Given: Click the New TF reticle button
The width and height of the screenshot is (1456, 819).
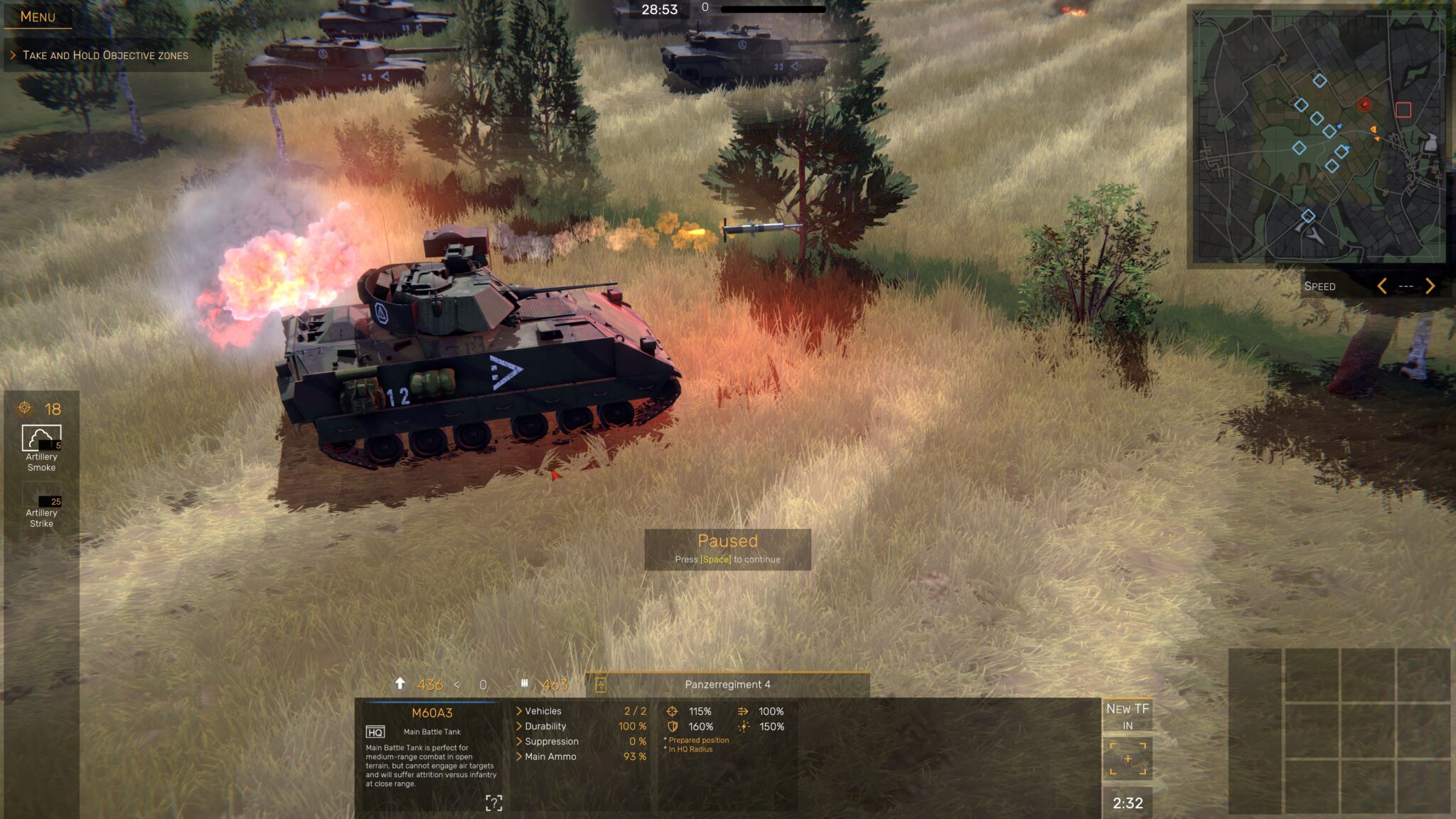Looking at the screenshot, I should (x=1129, y=758).
